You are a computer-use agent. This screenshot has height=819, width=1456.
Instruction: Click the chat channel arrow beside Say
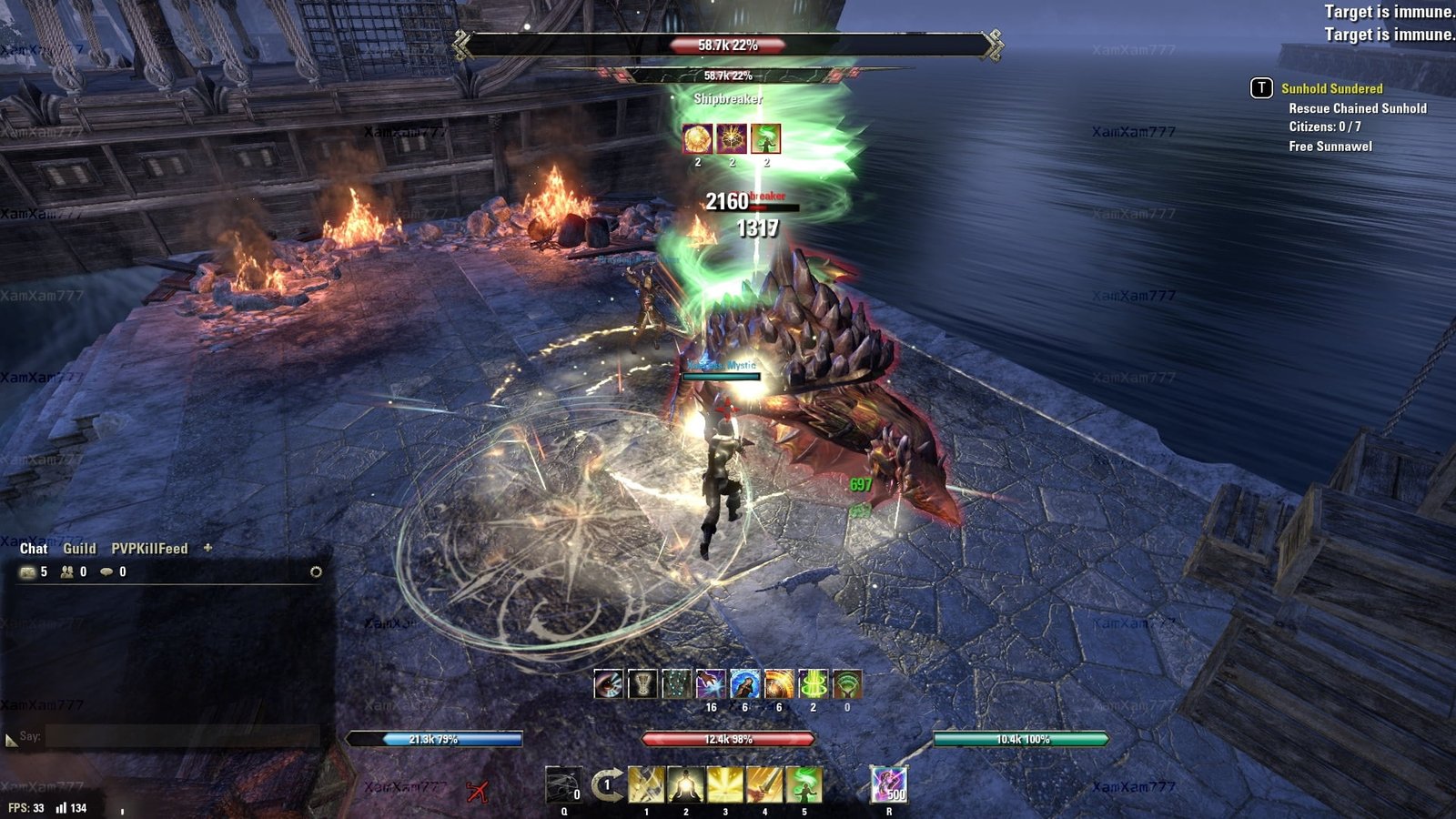point(11,741)
